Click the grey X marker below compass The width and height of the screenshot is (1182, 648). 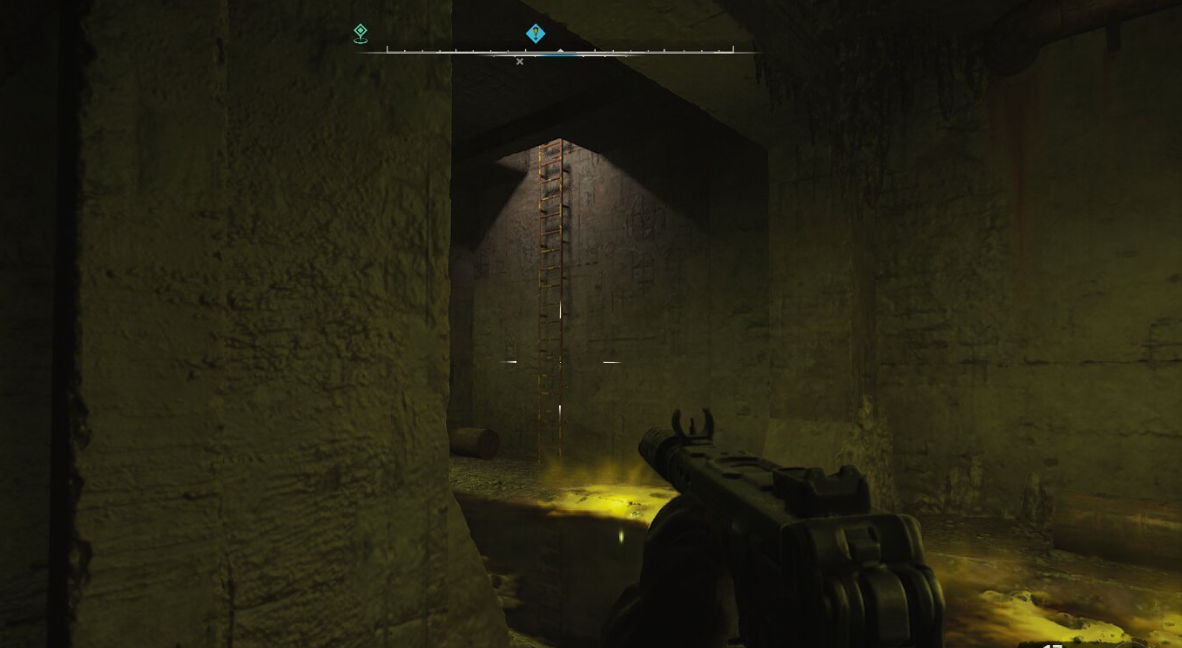pos(519,62)
